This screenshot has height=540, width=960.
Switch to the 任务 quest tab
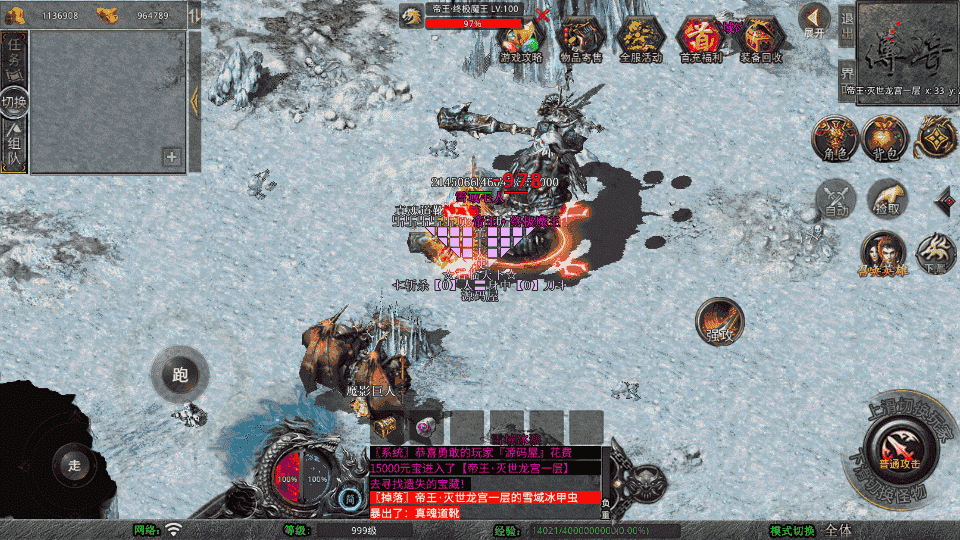[x=14, y=56]
